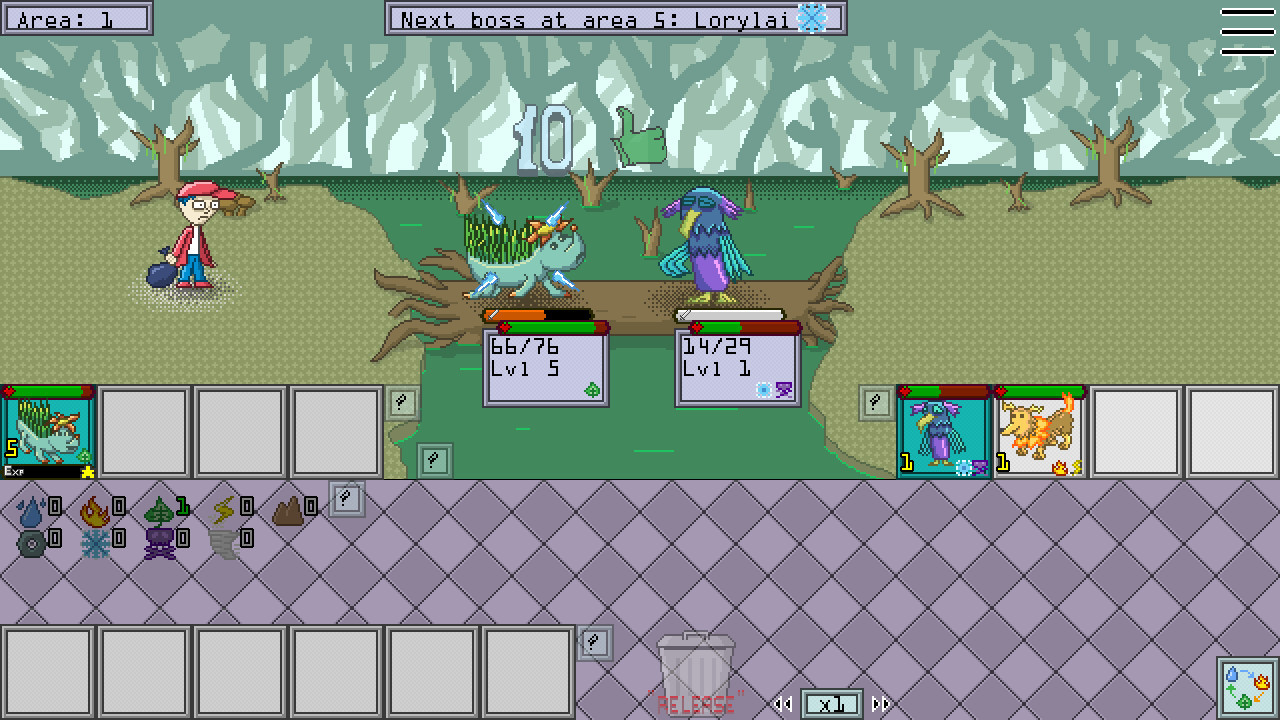1280x720 pixels.
Task: Click the lightning element counter icon
Action: pyautogui.click(x=223, y=511)
